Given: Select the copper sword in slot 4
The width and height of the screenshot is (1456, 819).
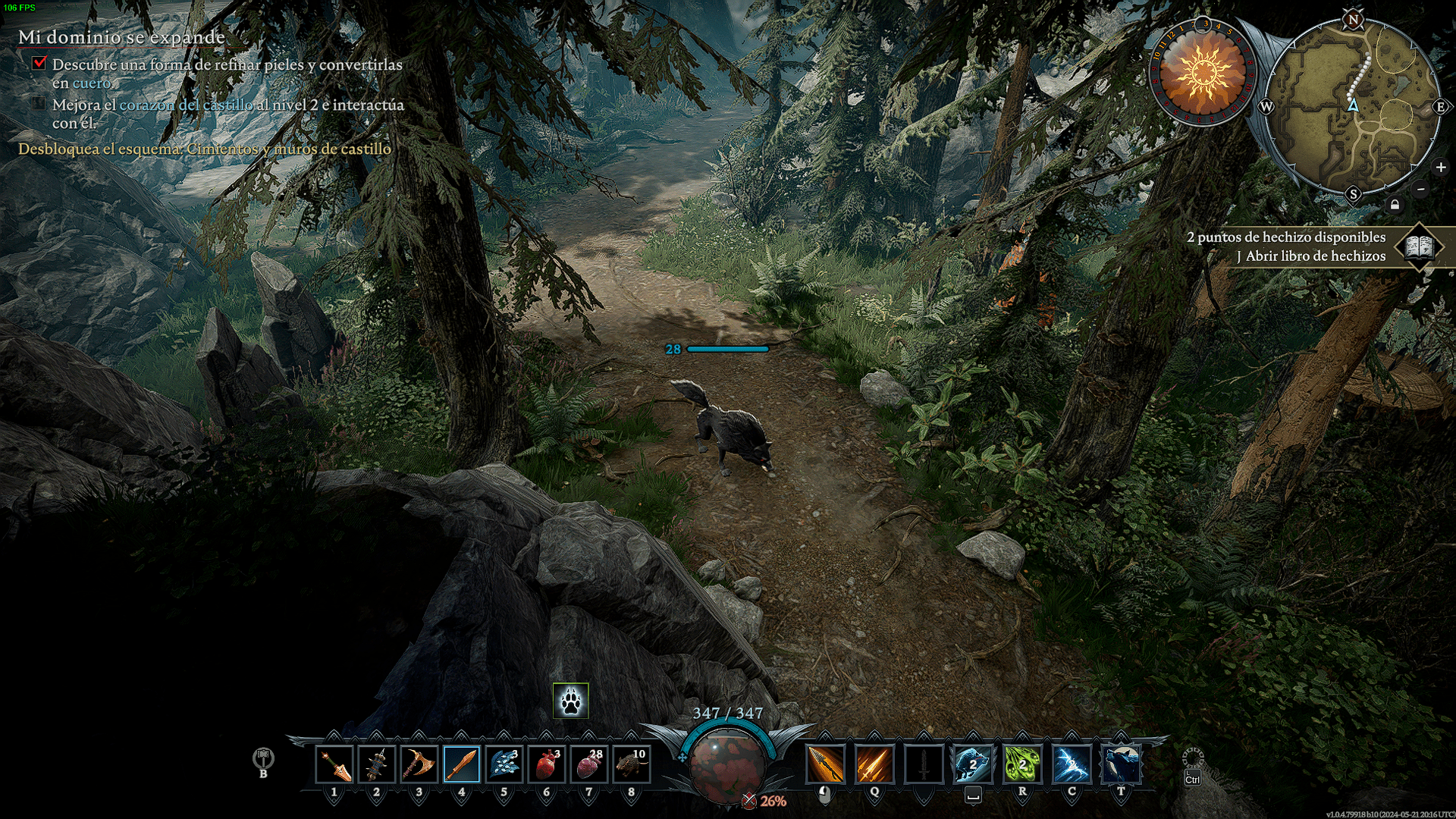Looking at the screenshot, I should (x=462, y=764).
